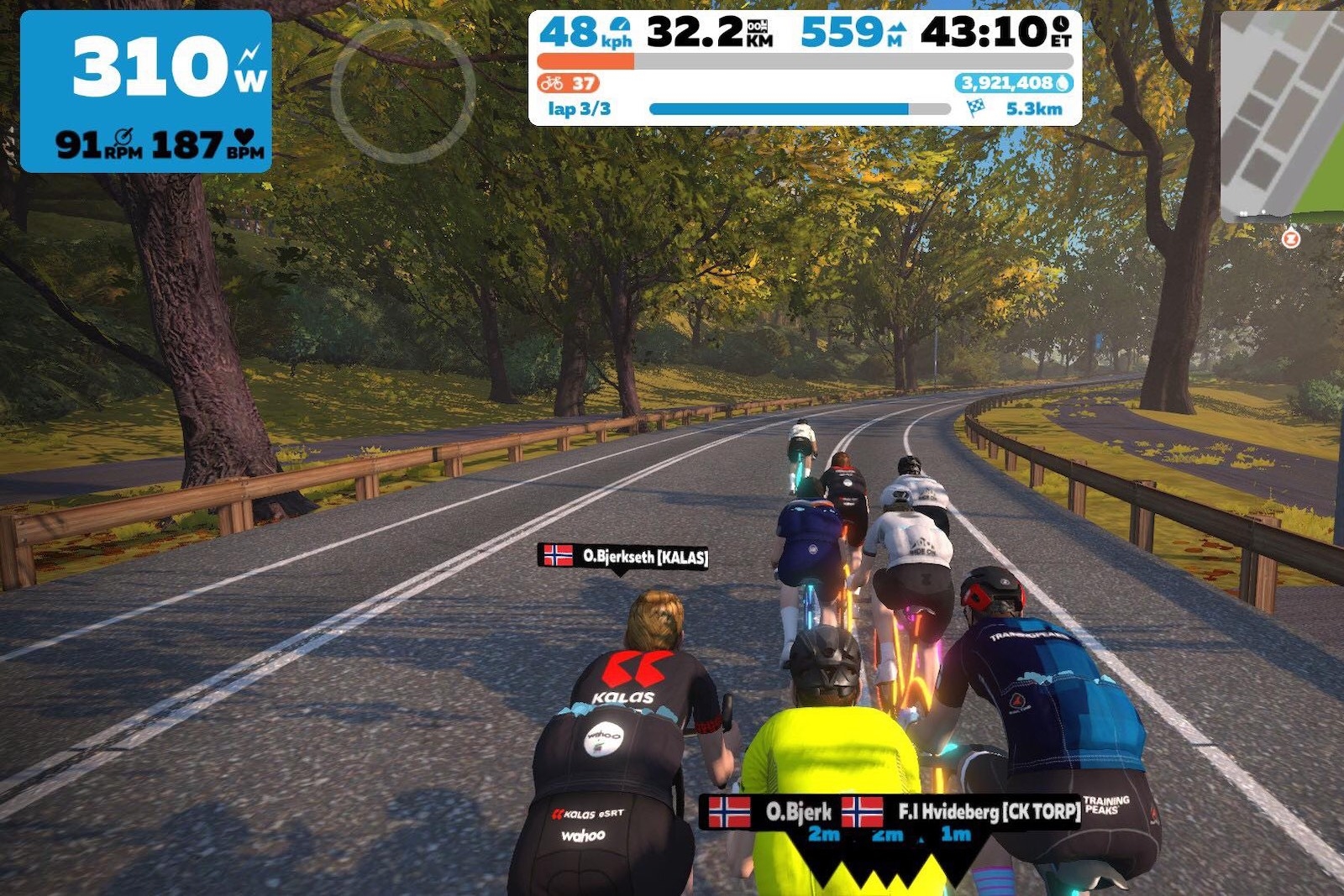Viewport: 1344px width, 896px height.
Task: Toggle the blue power and heart-rate panel
Action: point(146,92)
